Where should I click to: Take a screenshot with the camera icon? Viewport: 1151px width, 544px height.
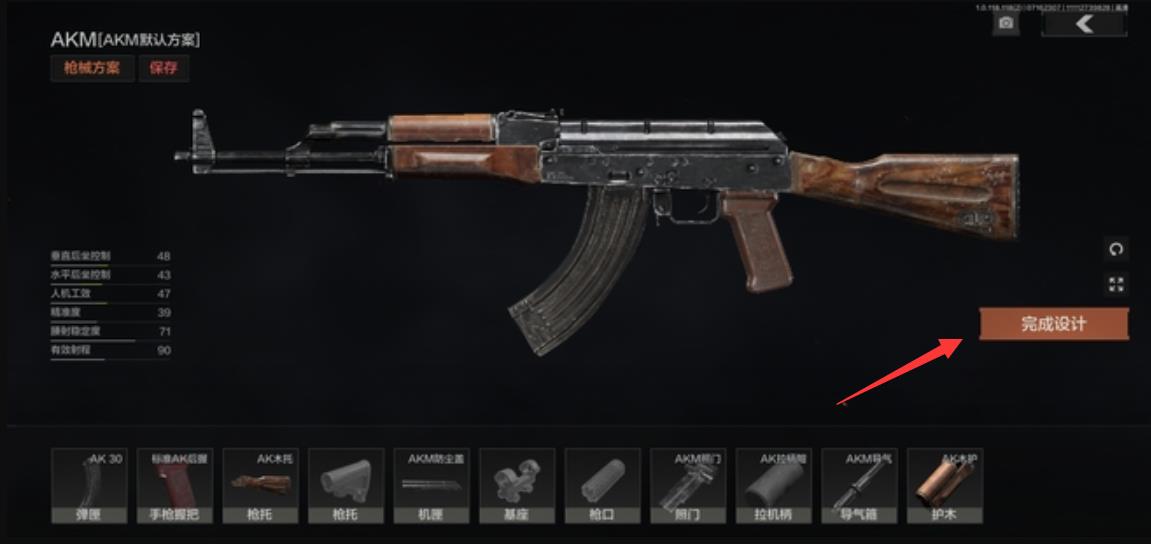tap(1006, 23)
